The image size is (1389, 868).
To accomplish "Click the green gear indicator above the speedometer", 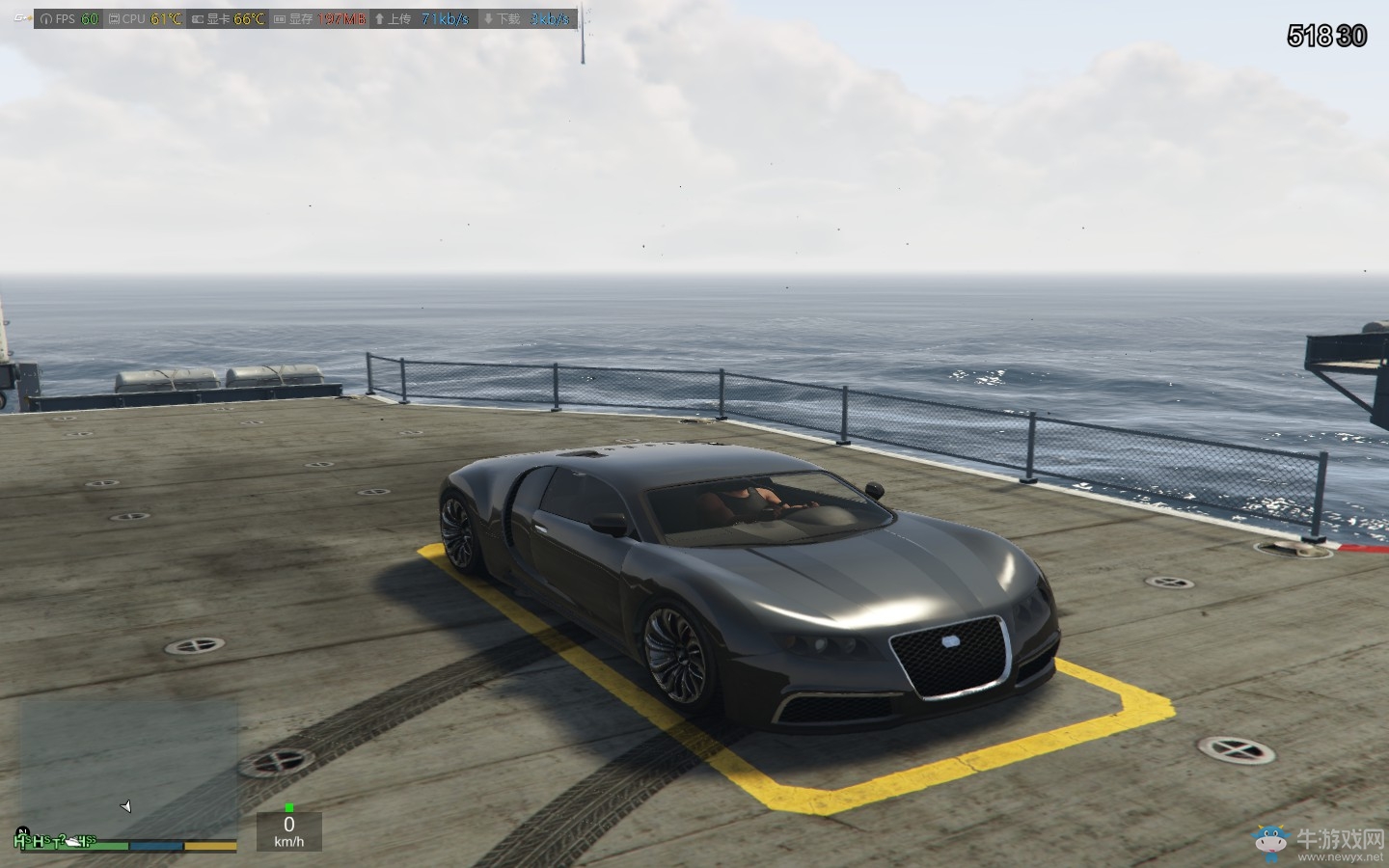I will tap(289, 808).
